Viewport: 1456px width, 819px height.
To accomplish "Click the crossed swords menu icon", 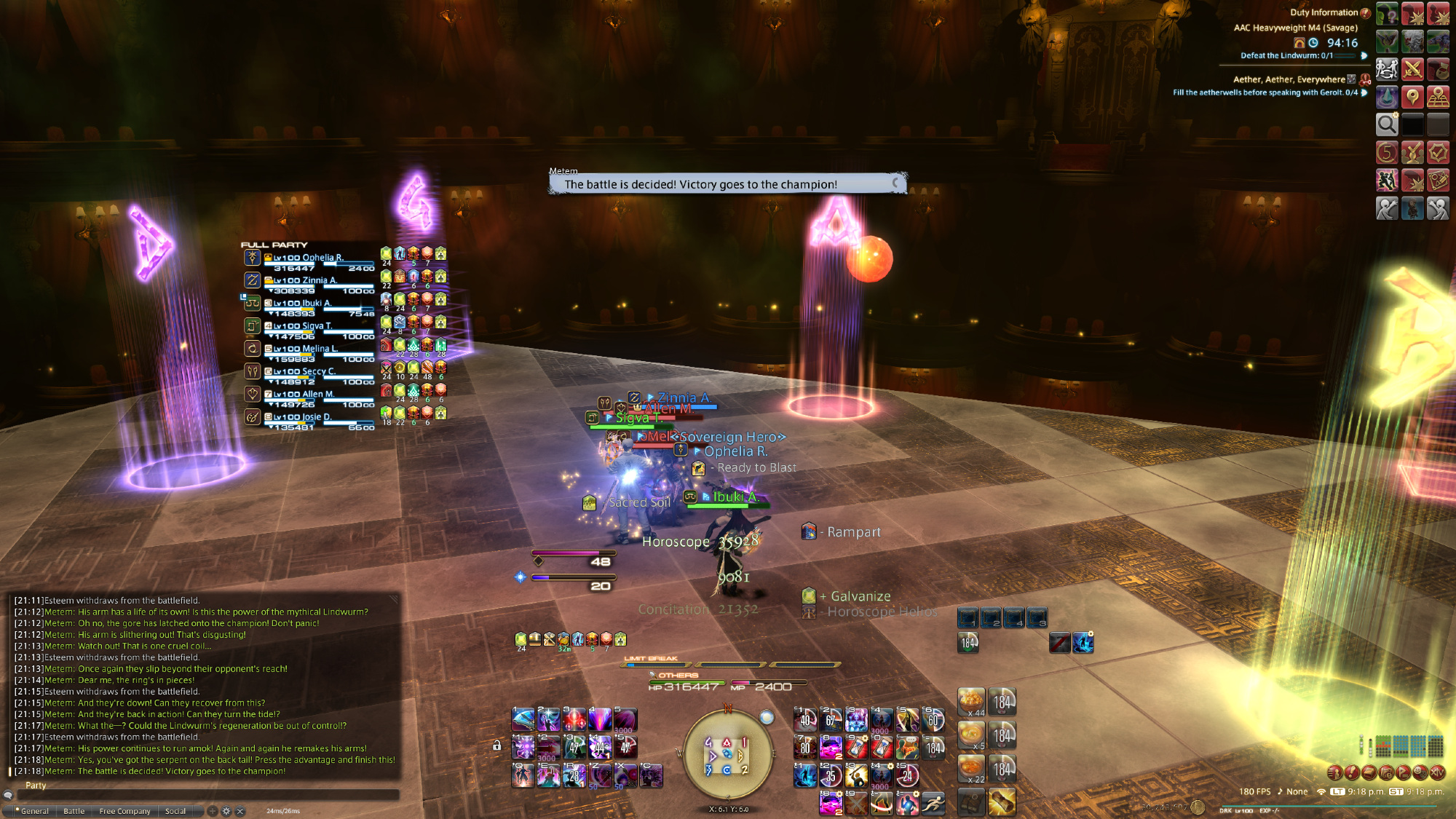I will [1412, 69].
